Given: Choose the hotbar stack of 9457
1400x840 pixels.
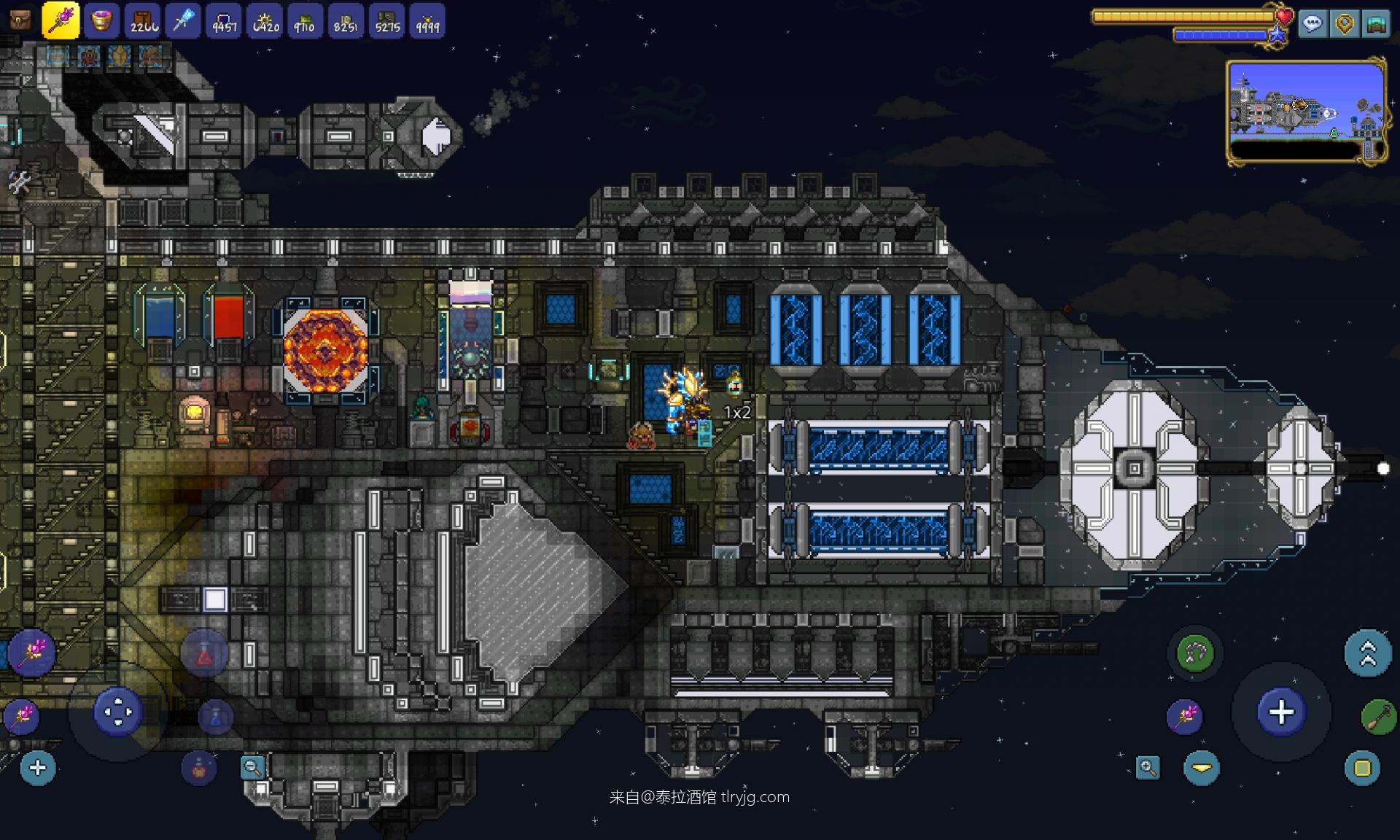Looking at the screenshot, I should 224,20.
